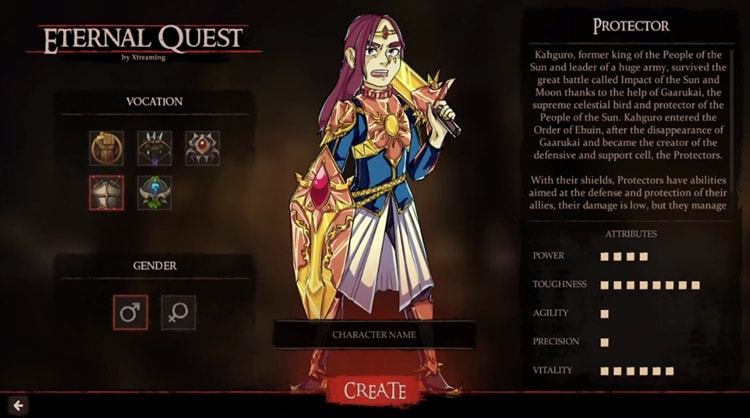Select the armor chestplate Protector vocation
Screen dimensions: 750x418
tap(106, 193)
